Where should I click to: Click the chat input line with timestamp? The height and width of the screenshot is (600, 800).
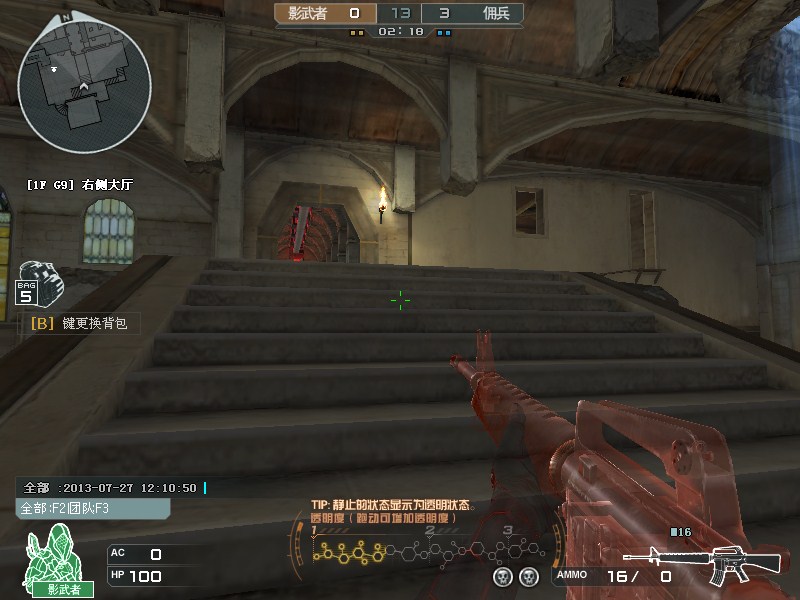pyautogui.click(x=112, y=488)
